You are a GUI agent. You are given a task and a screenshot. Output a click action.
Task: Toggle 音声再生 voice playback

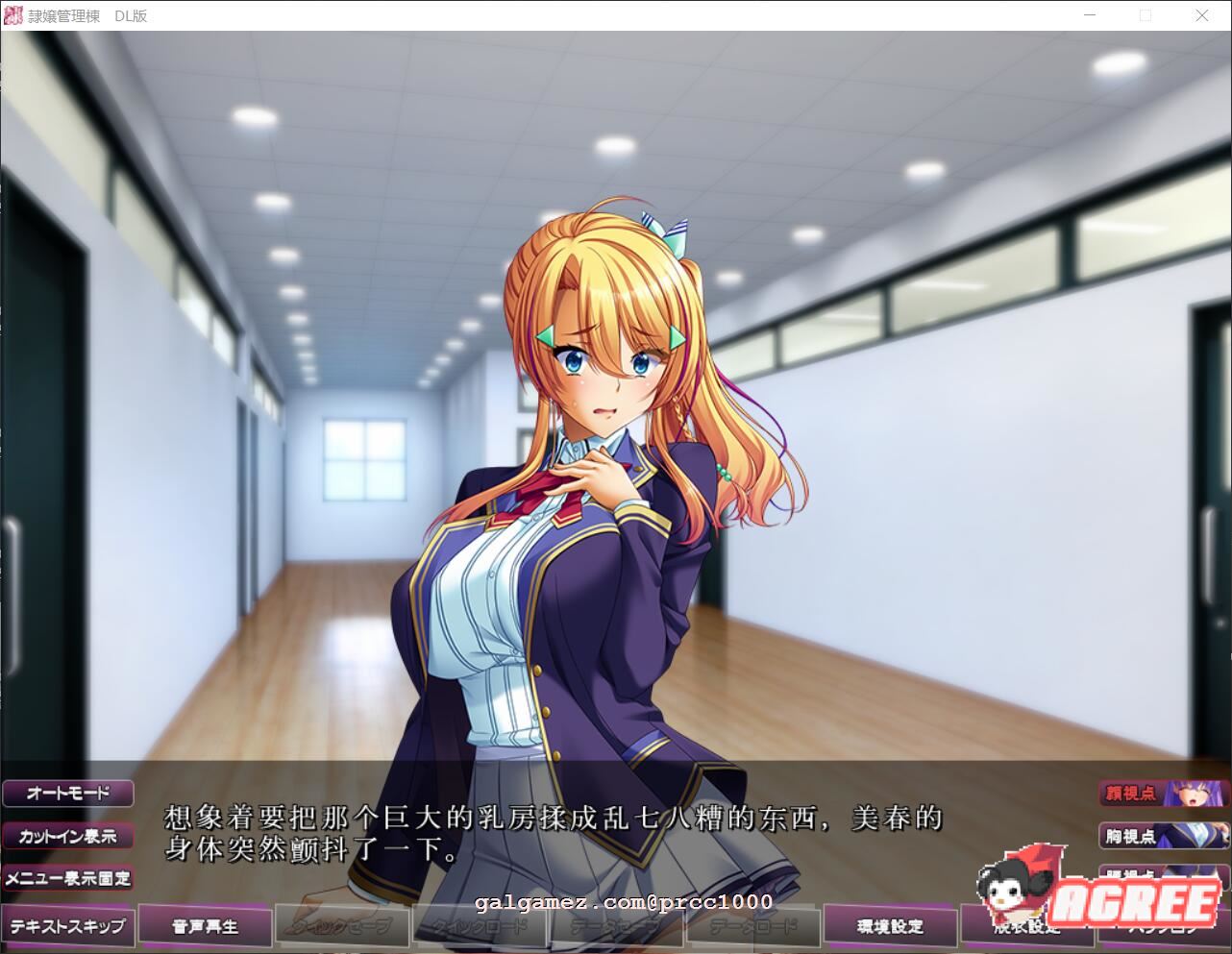pyautogui.click(x=205, y=925)
